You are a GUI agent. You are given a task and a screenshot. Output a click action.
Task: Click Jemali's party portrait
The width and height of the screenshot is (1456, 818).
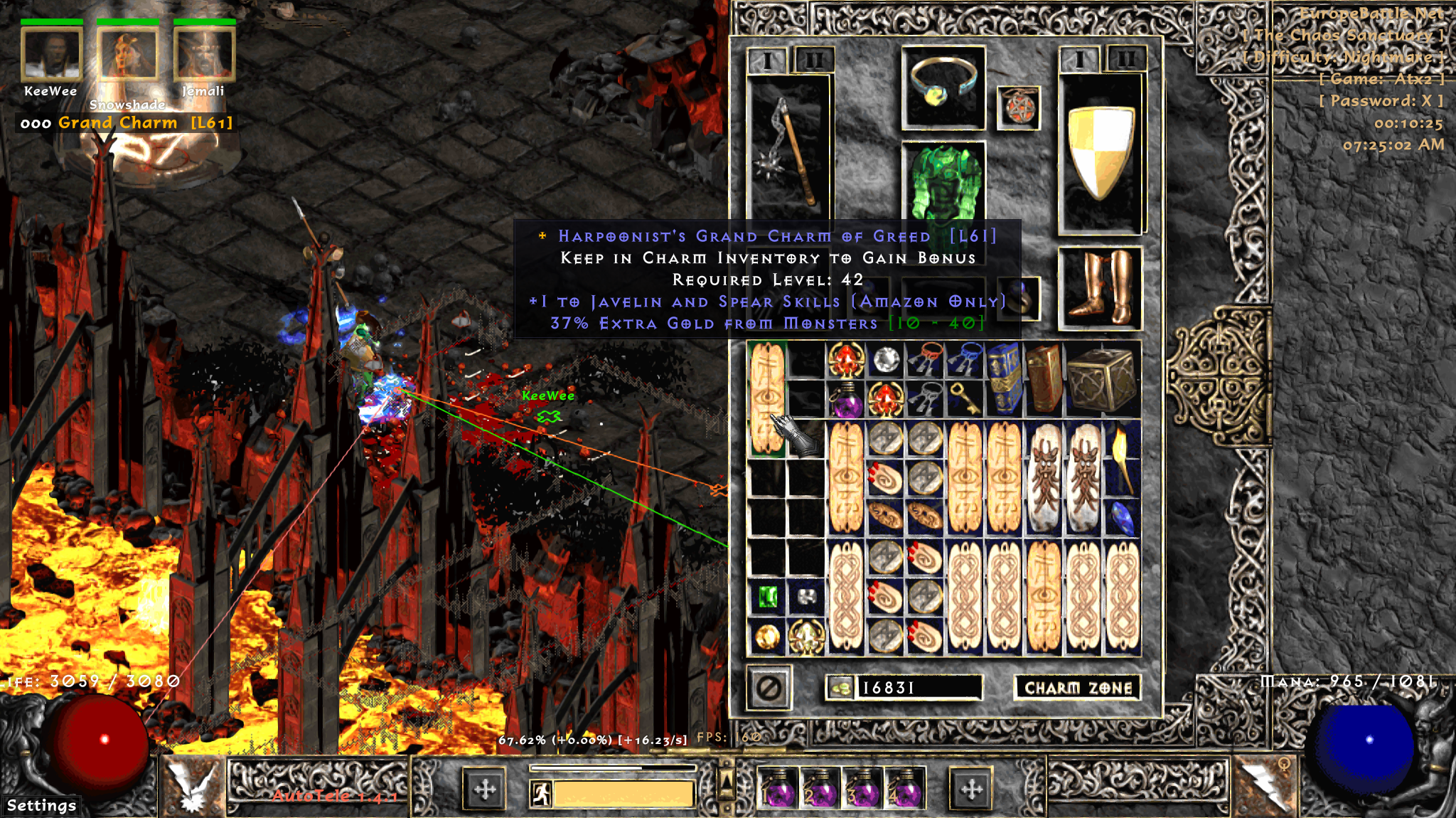(x=204, y=54)
